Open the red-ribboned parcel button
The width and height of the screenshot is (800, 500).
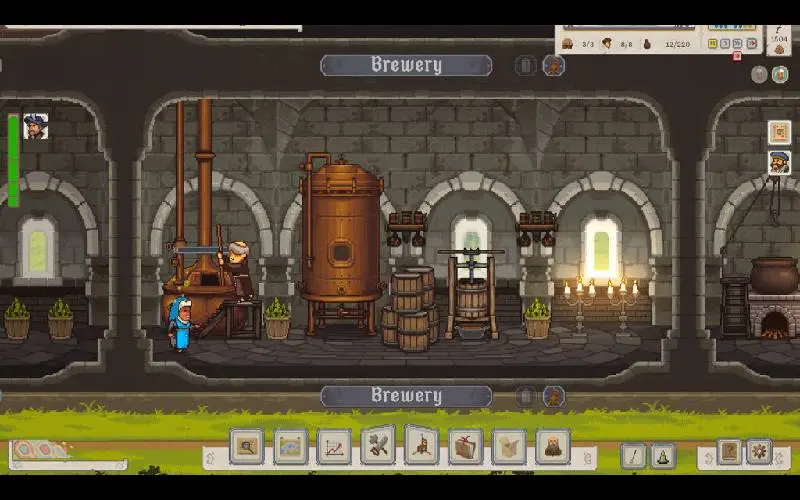(x=466, y=446)
